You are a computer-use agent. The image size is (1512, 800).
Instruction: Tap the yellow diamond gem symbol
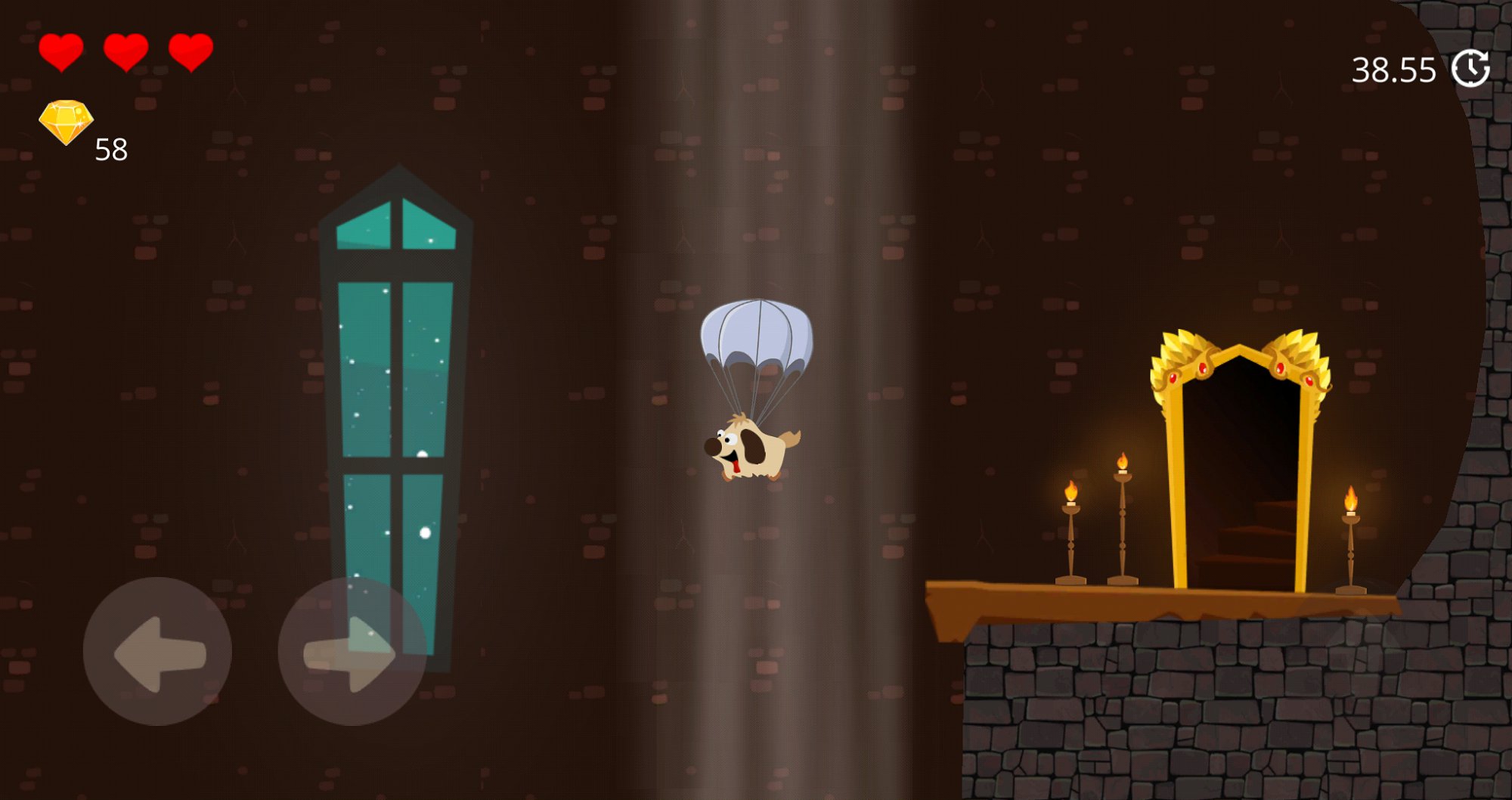(67, 119)
